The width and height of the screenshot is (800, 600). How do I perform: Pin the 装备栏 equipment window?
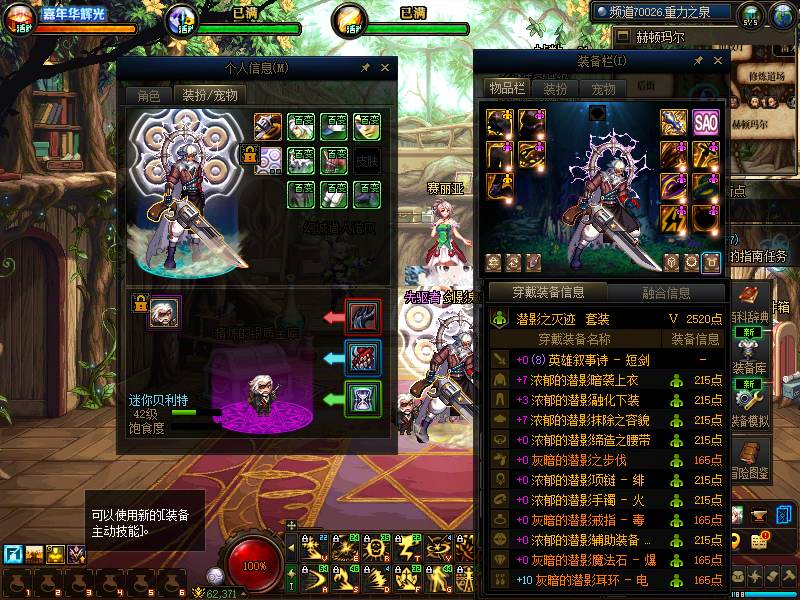696,61
